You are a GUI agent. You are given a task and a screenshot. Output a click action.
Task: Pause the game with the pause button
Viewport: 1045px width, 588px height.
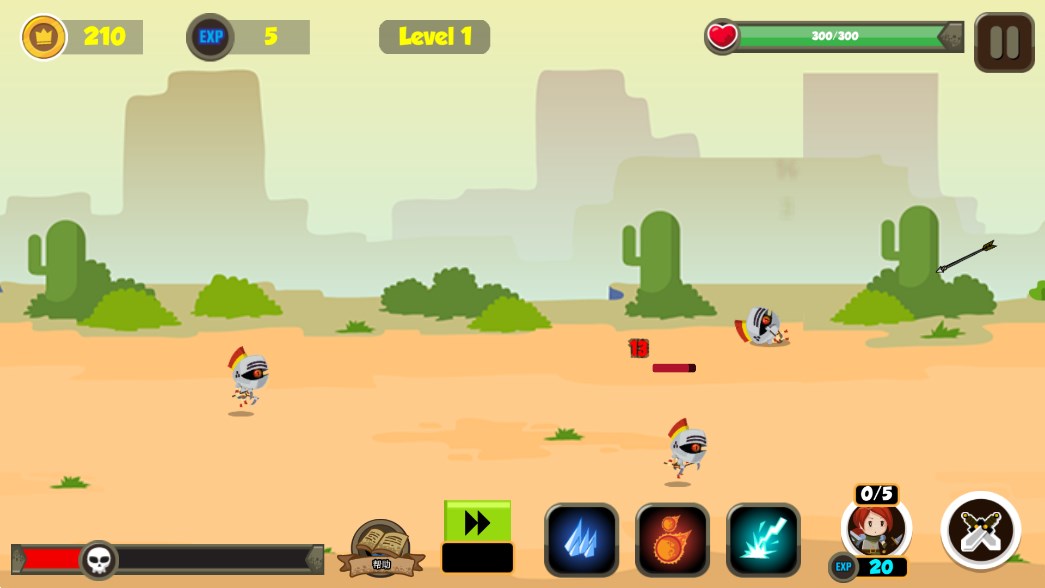pyautogui.click(x=1004, y=42)
